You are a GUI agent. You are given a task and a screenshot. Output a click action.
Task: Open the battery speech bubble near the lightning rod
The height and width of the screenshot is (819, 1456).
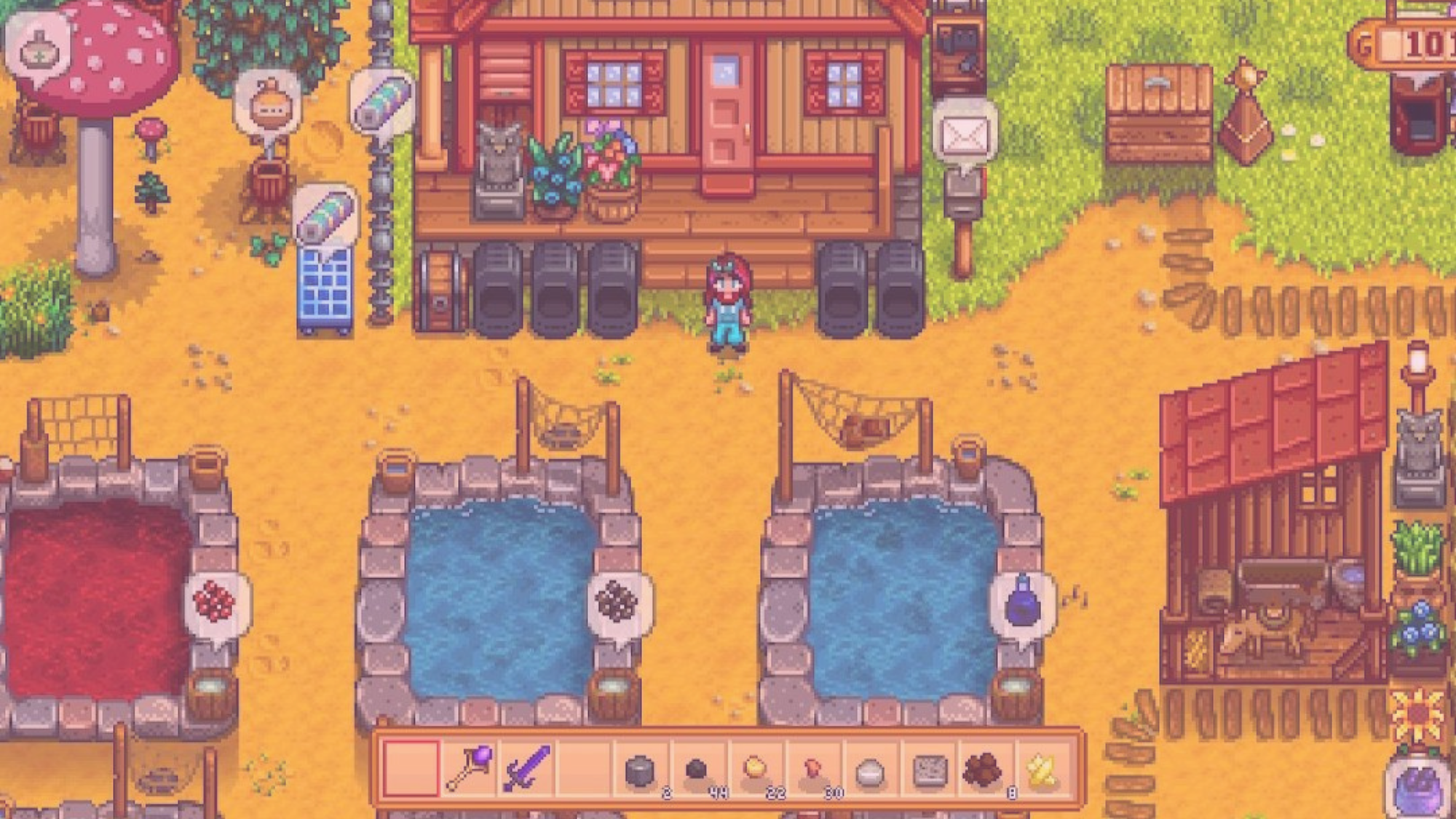[x=381, y=102]
